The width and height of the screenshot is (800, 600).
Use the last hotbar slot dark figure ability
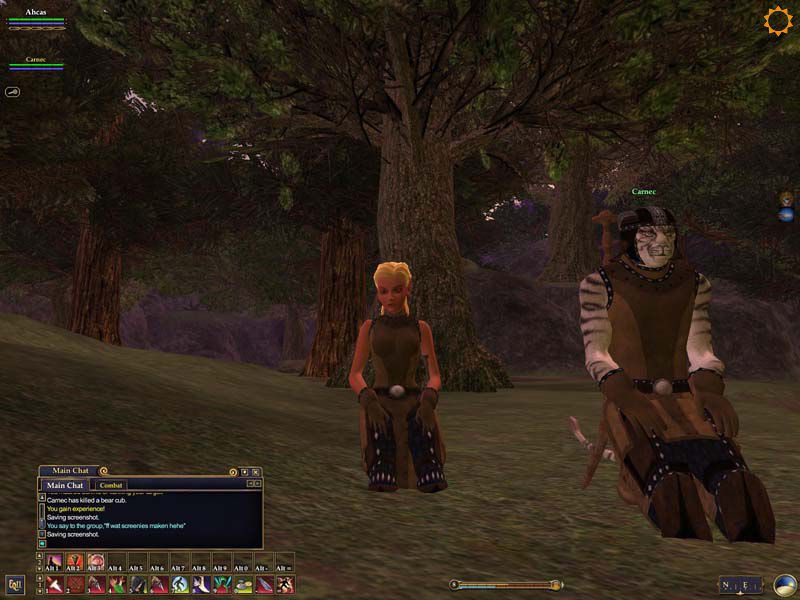(x=285, y=584)
